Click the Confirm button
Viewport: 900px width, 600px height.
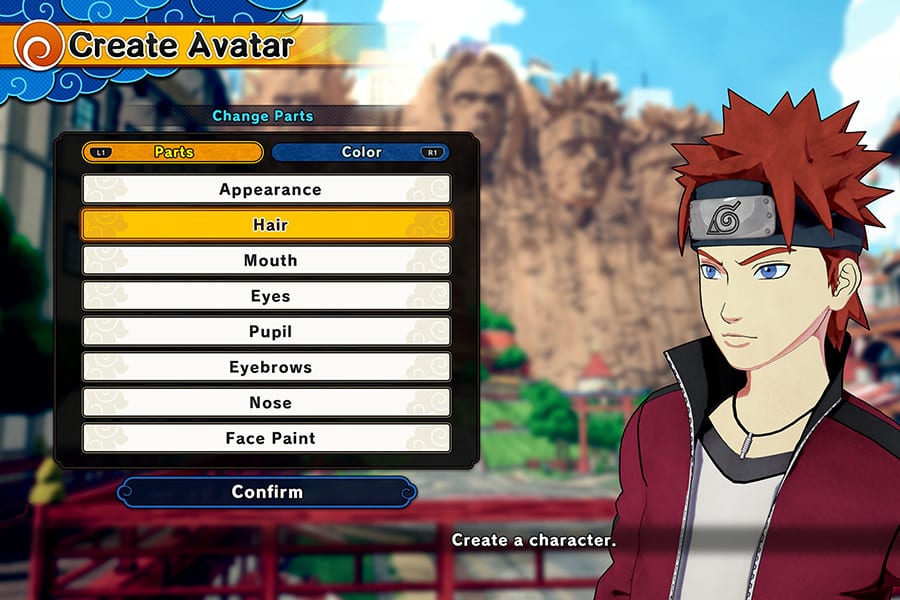(266, 492)
